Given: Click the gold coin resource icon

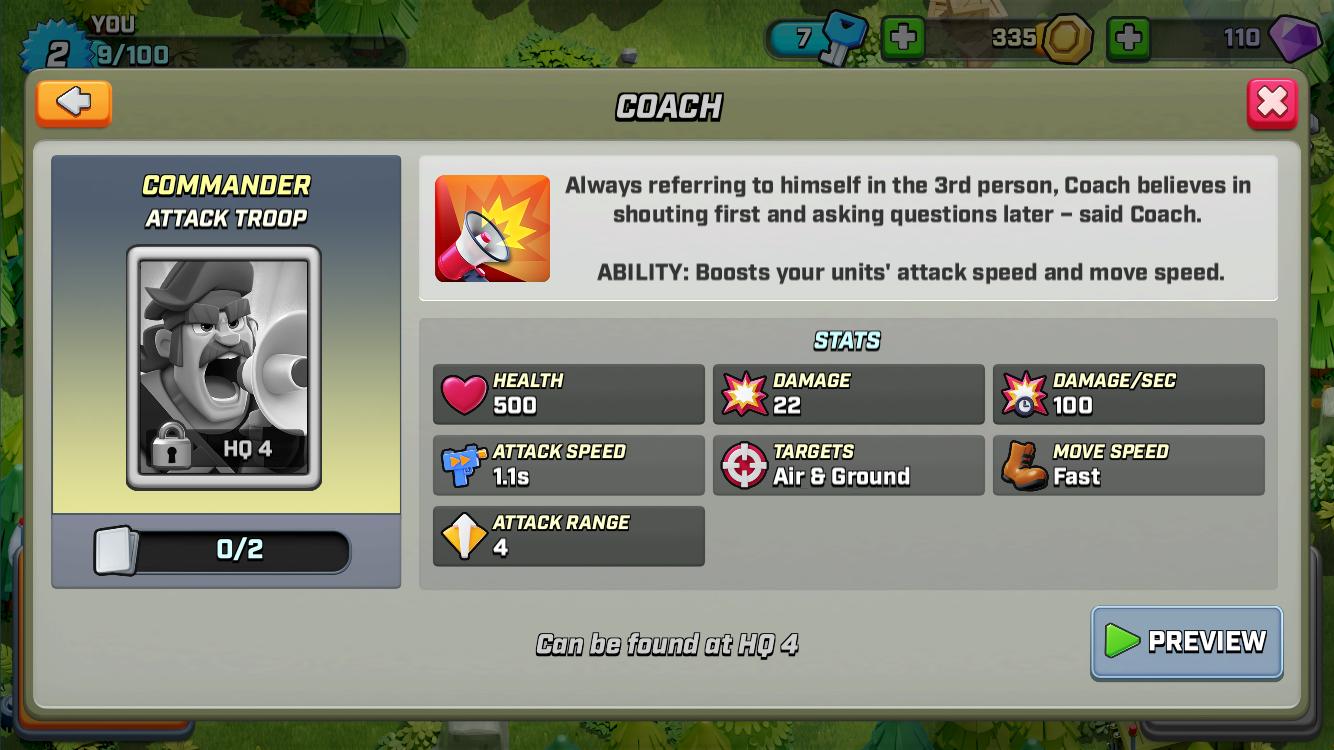Looking at the screenshot, I should [x=1068, y=37].
